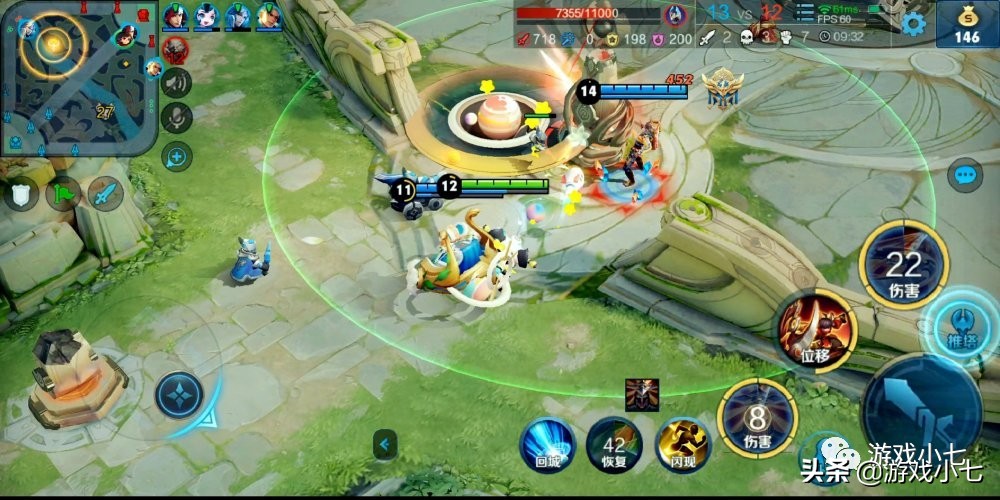Tap the 伤害 skill with 22 cooldown

click(x=903, y=265)
